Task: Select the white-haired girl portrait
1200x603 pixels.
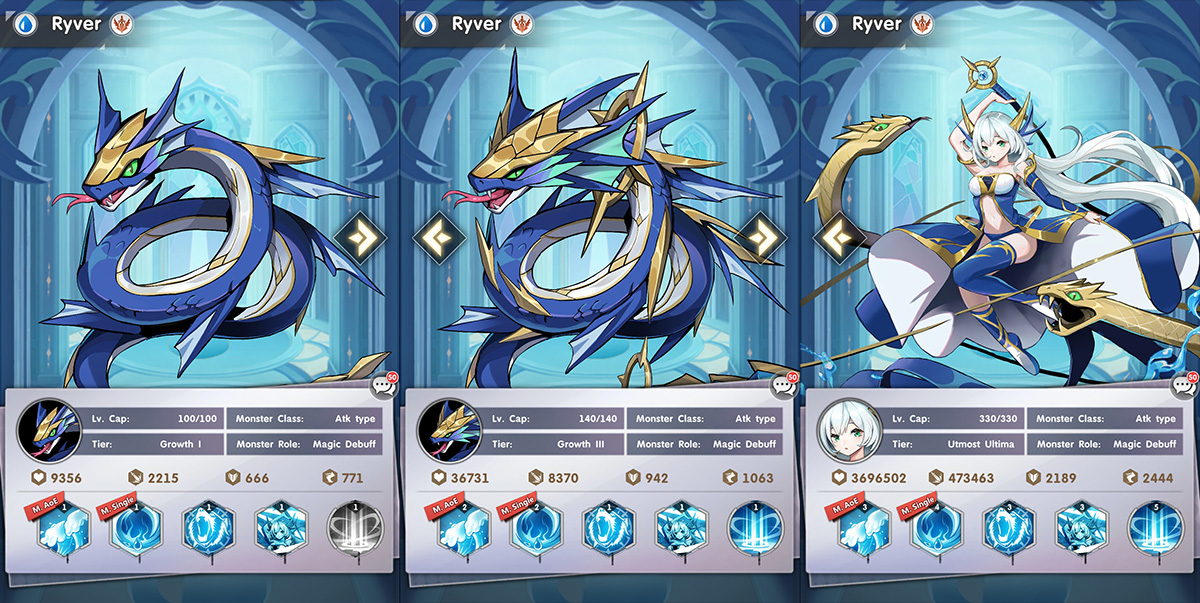Action: click(842, 430)
